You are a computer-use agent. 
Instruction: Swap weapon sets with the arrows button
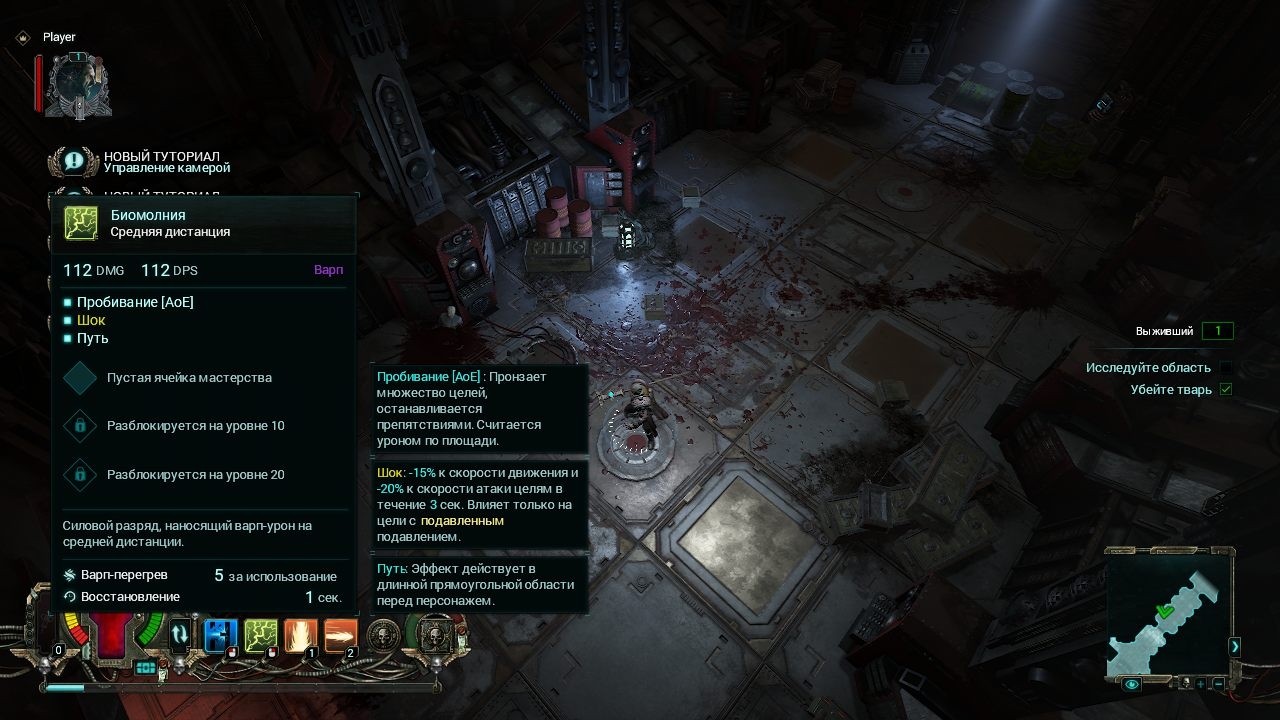click(x=180, y=633)
